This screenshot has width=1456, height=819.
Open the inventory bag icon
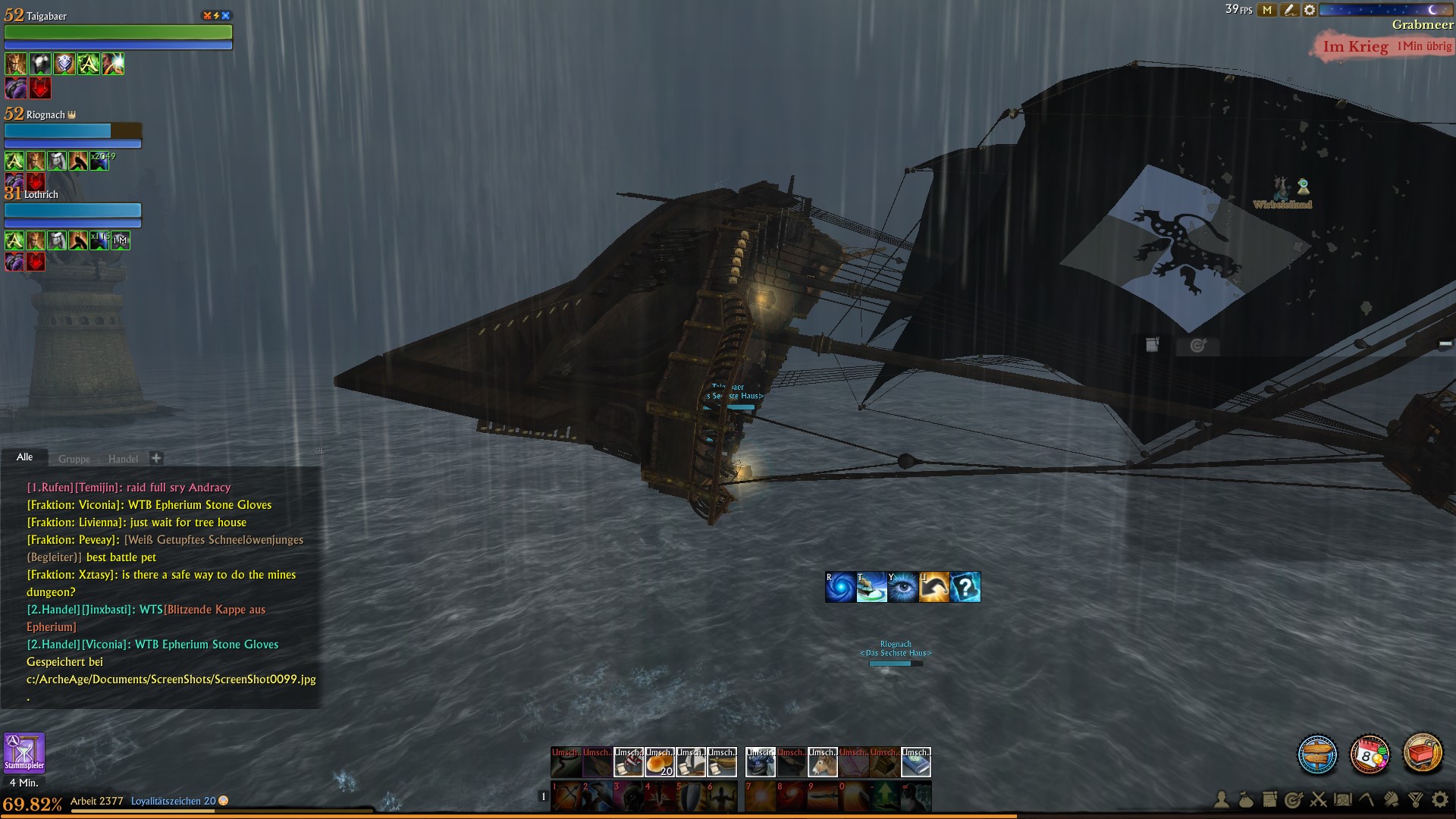pyautogui.click(x=1247, y=799)
